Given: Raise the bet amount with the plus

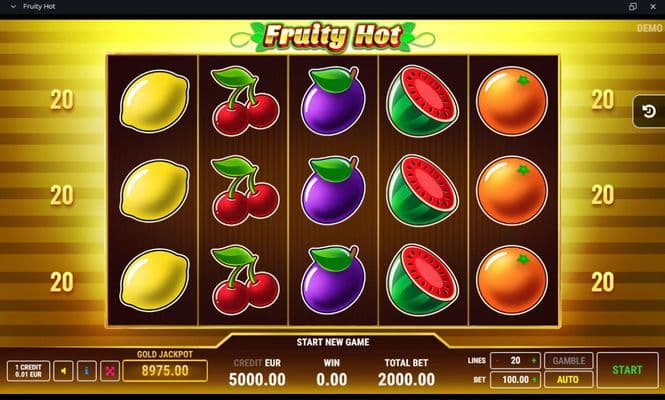Looking at the screenshot, I should pyautogui.click(x=534, y=380).
